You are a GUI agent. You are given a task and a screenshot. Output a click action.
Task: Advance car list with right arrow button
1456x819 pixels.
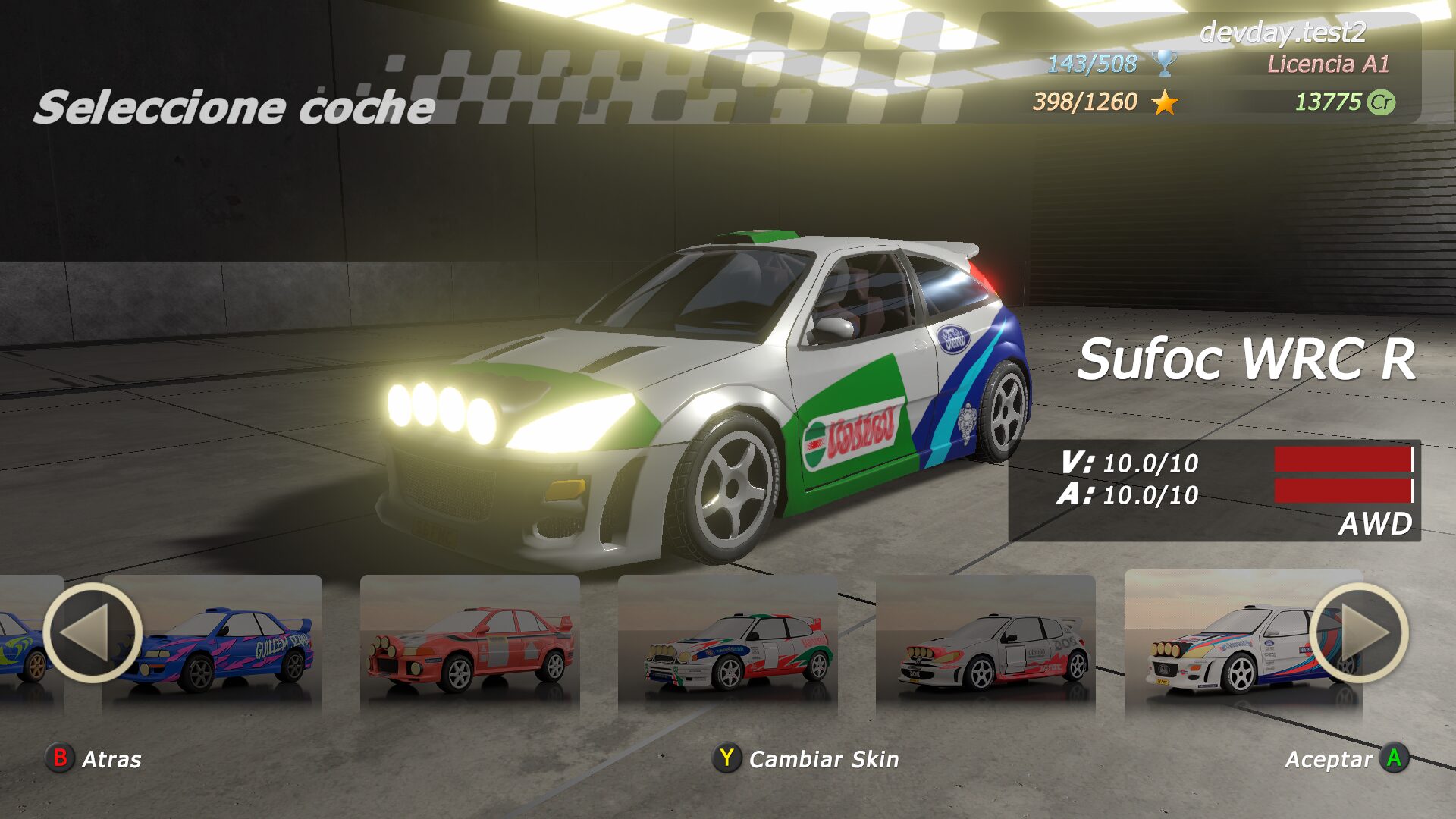(x=1359, y=633)
